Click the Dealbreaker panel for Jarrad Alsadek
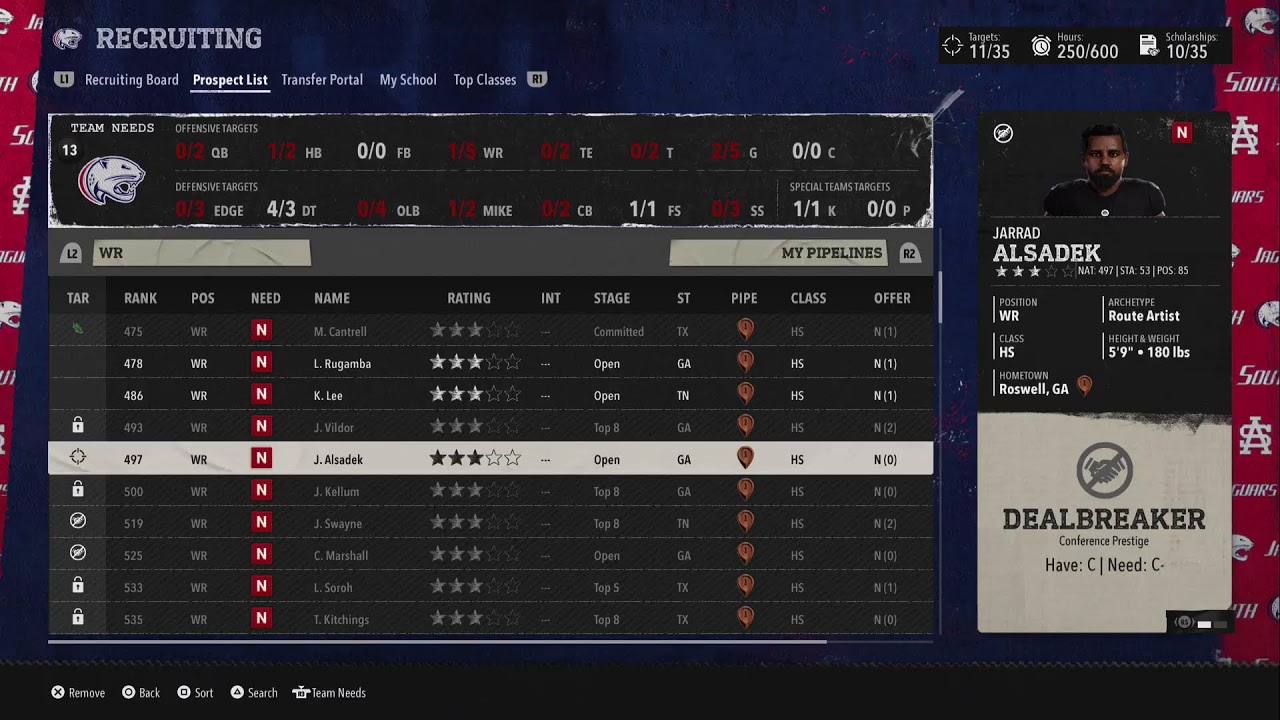The width and height of the screenshot is (1280, 720). coord(1104,520)
